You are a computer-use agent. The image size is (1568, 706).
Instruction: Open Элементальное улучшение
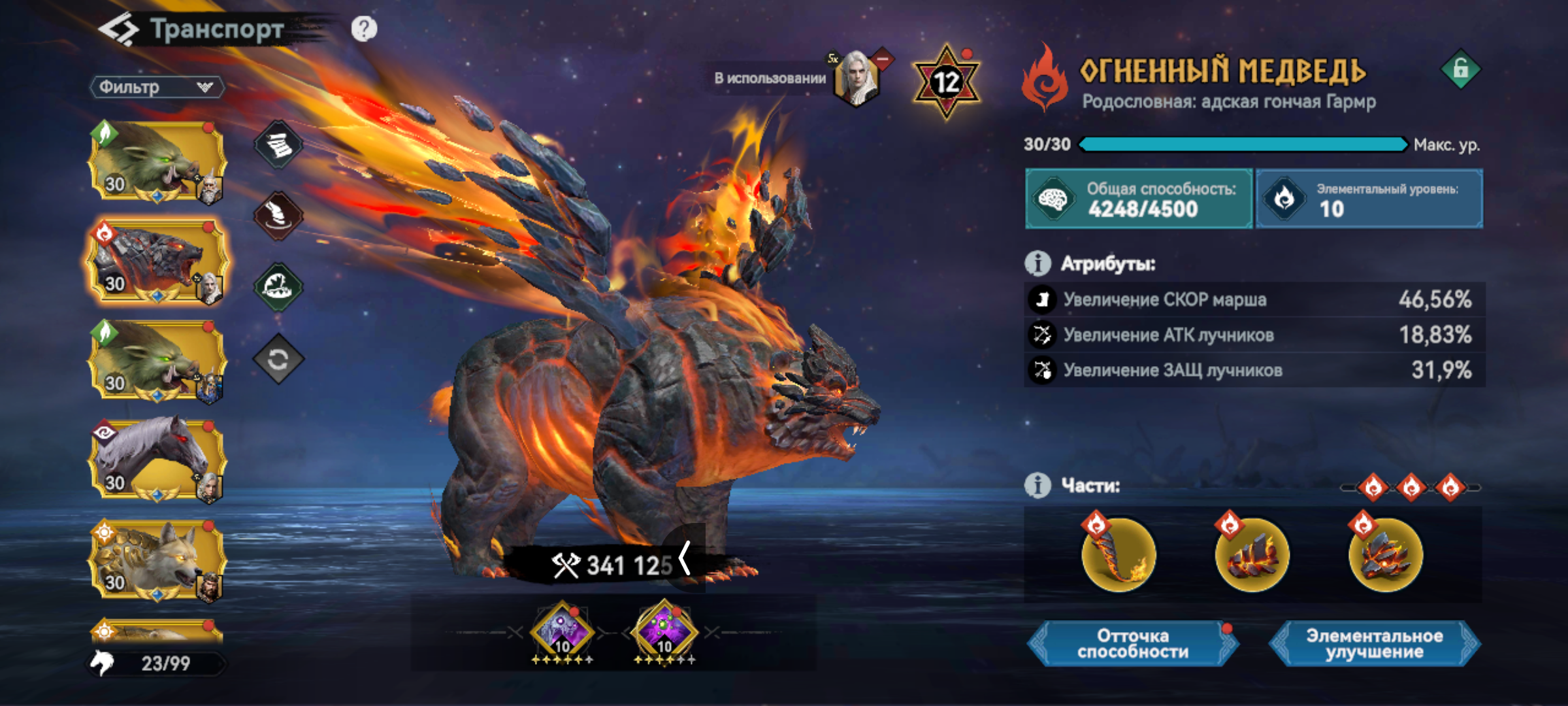pyautogui.click(x=1375, y=644)
